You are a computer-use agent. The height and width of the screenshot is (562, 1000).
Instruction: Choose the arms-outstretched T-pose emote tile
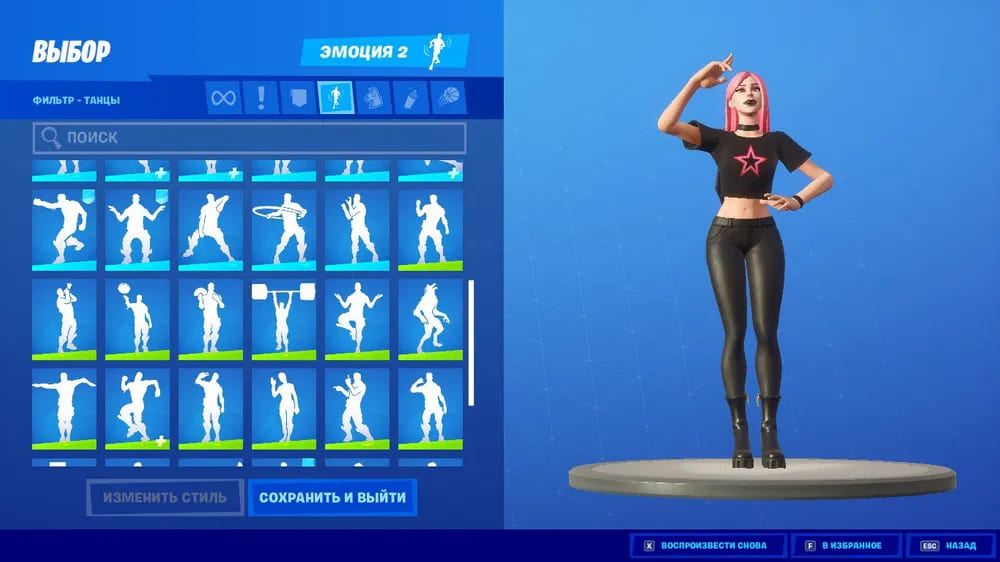[64, 408]
